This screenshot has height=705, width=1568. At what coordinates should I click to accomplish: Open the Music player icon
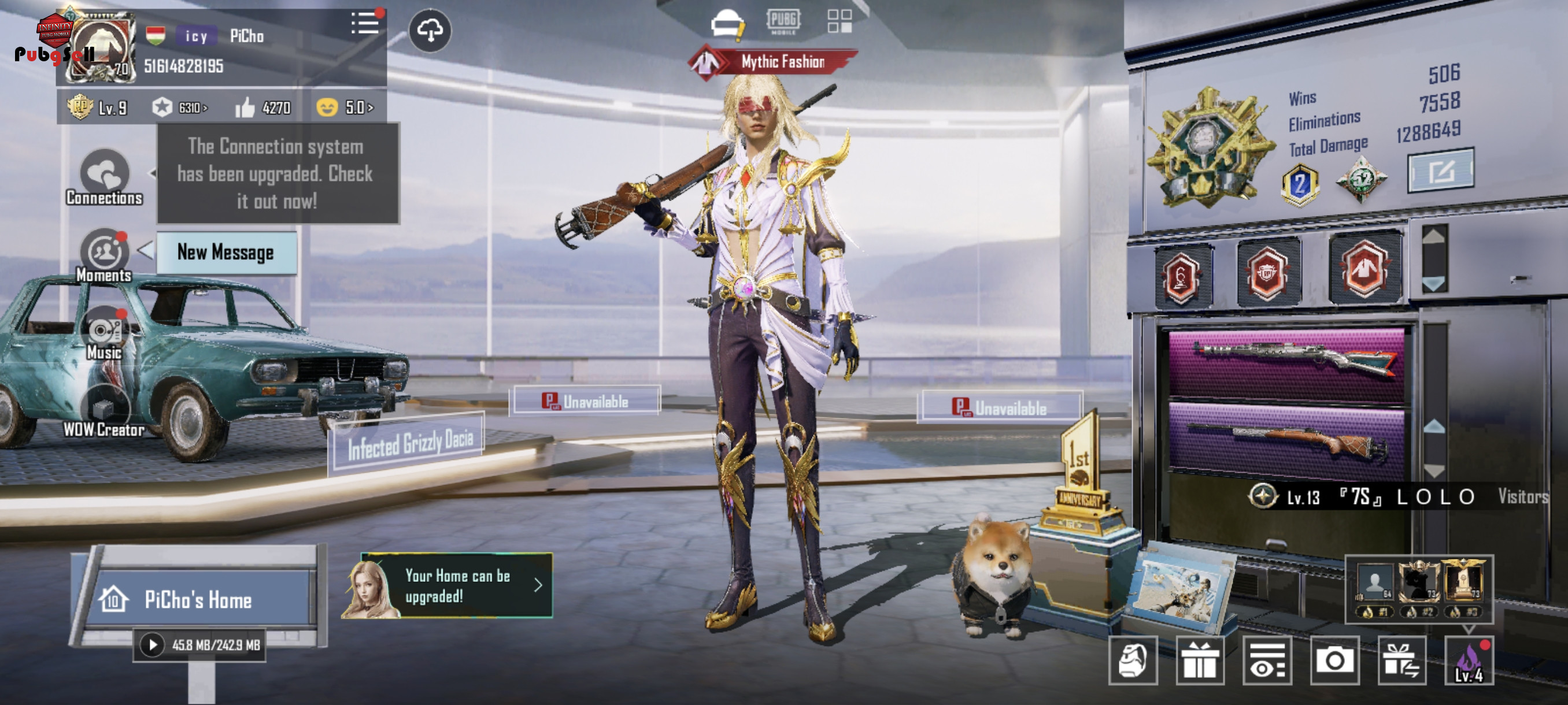(x=105, y=333)
